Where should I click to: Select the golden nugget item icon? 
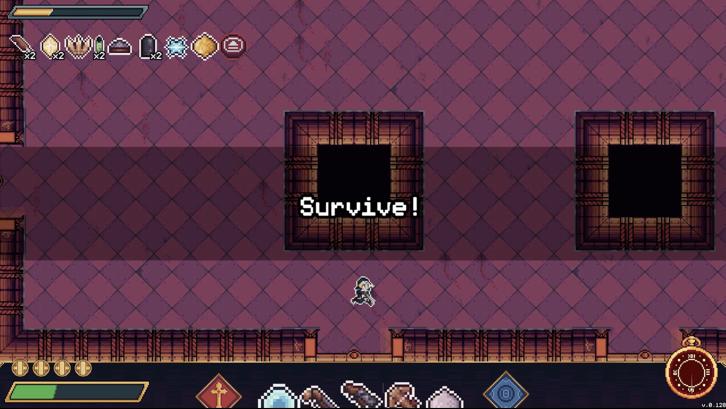click(x=204, y=45)
